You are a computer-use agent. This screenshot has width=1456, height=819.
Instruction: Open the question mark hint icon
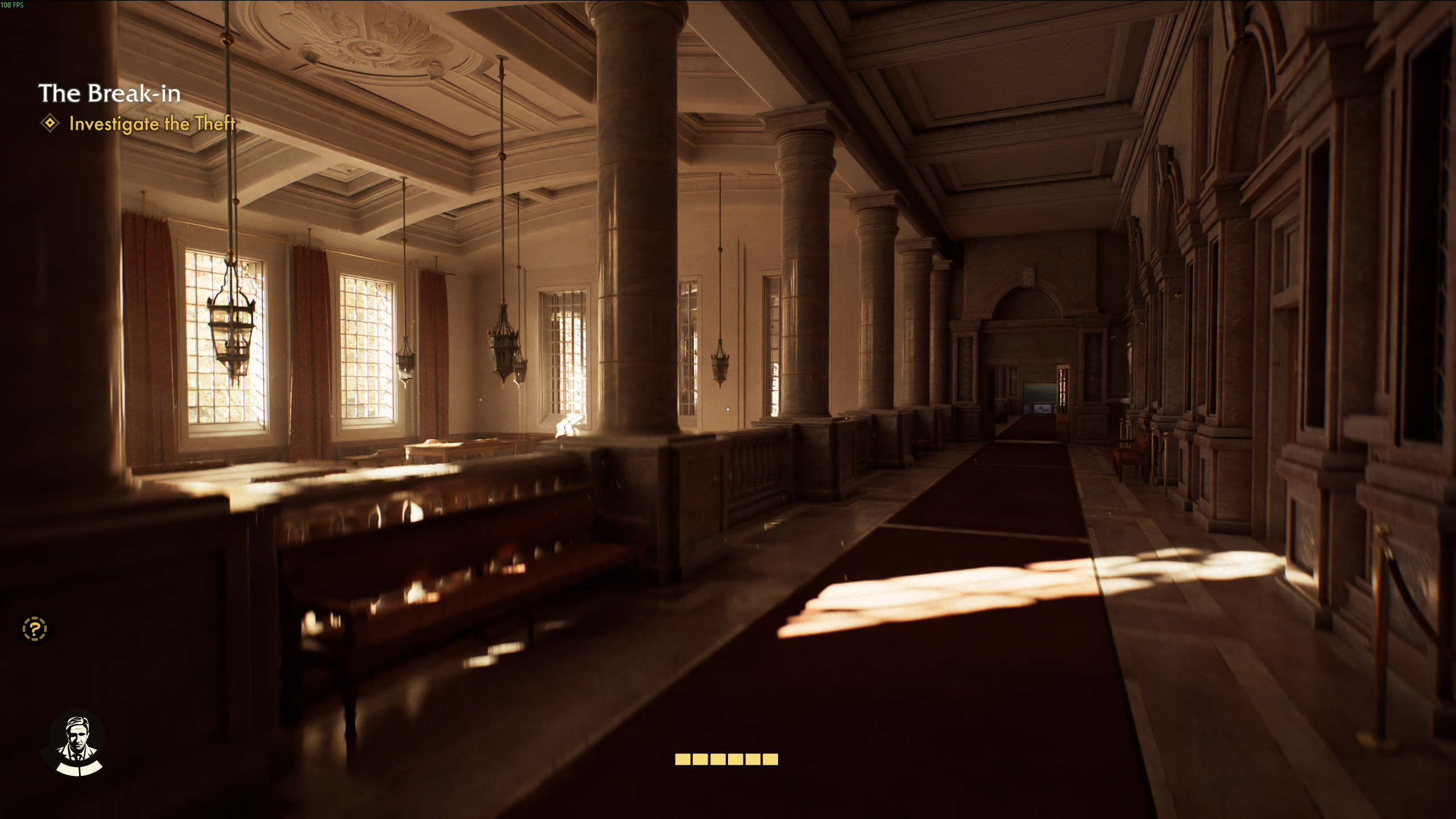[35, 629]
